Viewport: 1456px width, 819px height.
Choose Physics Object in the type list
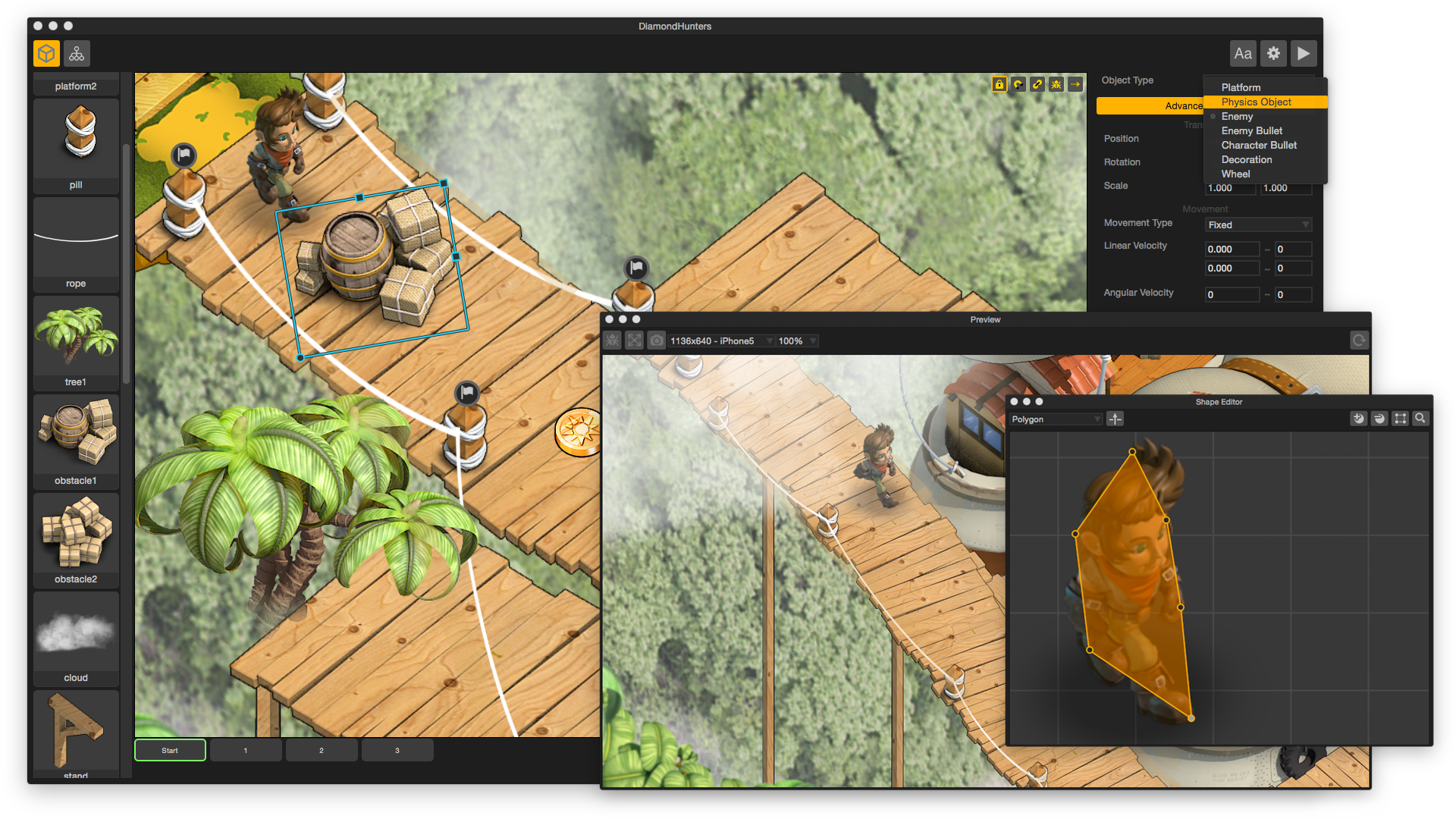coord(1256,102)
